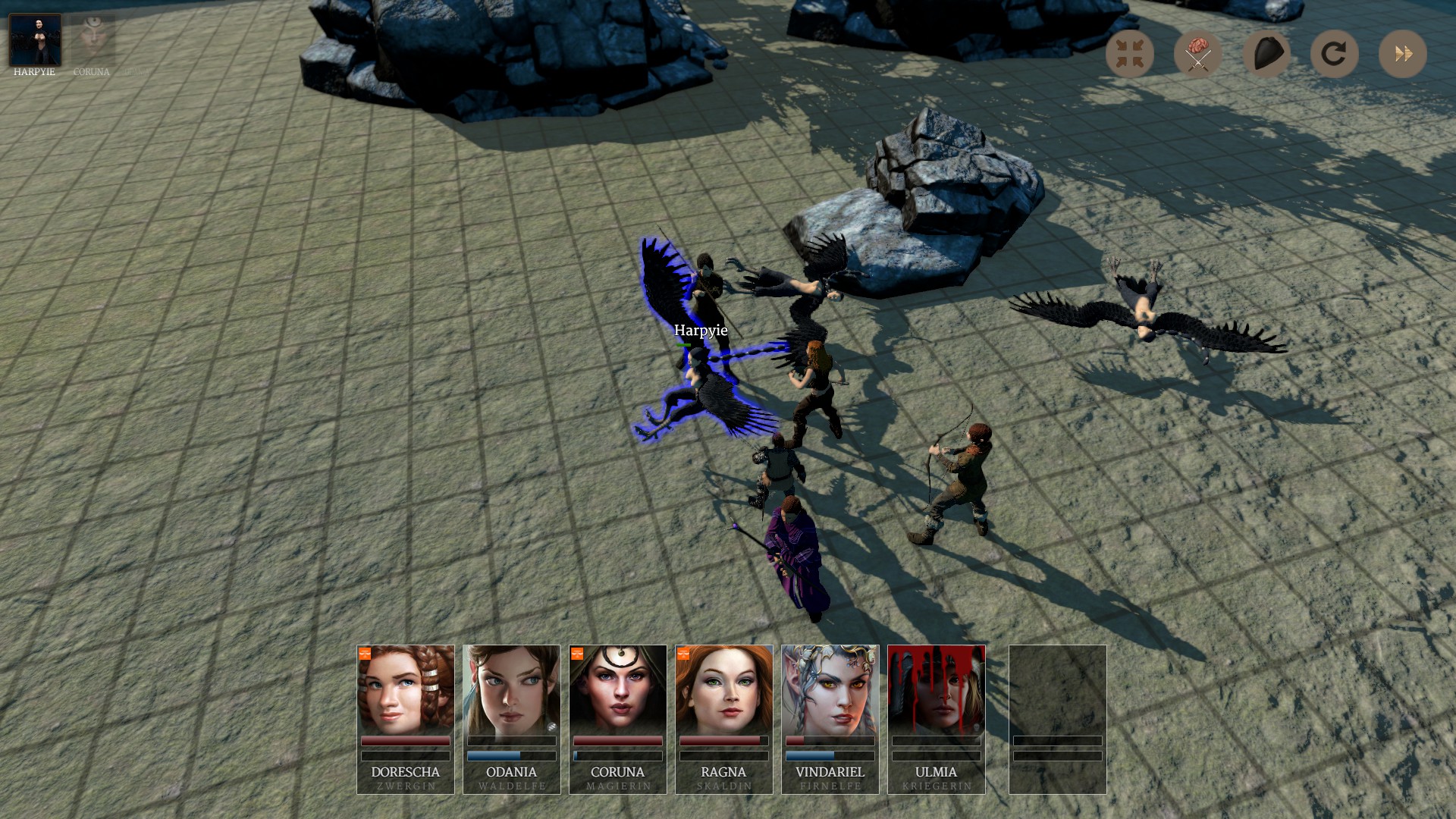Click the four inward arrows button

(x=1129, y=54)
